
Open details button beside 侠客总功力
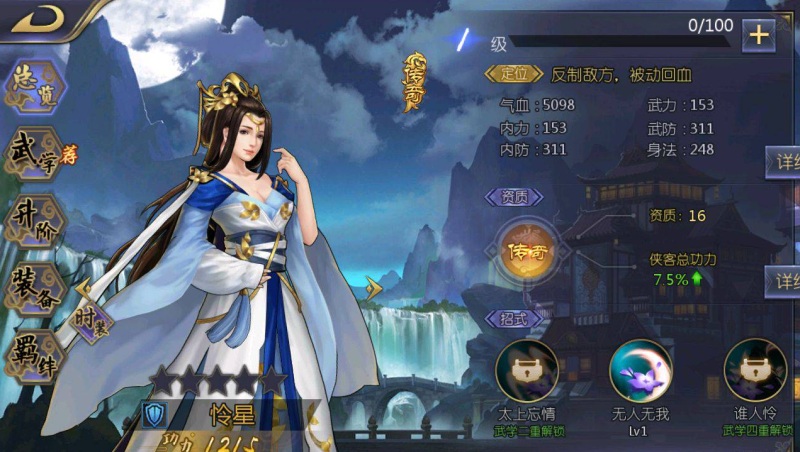pyautogui.click(x=782, y=280)
